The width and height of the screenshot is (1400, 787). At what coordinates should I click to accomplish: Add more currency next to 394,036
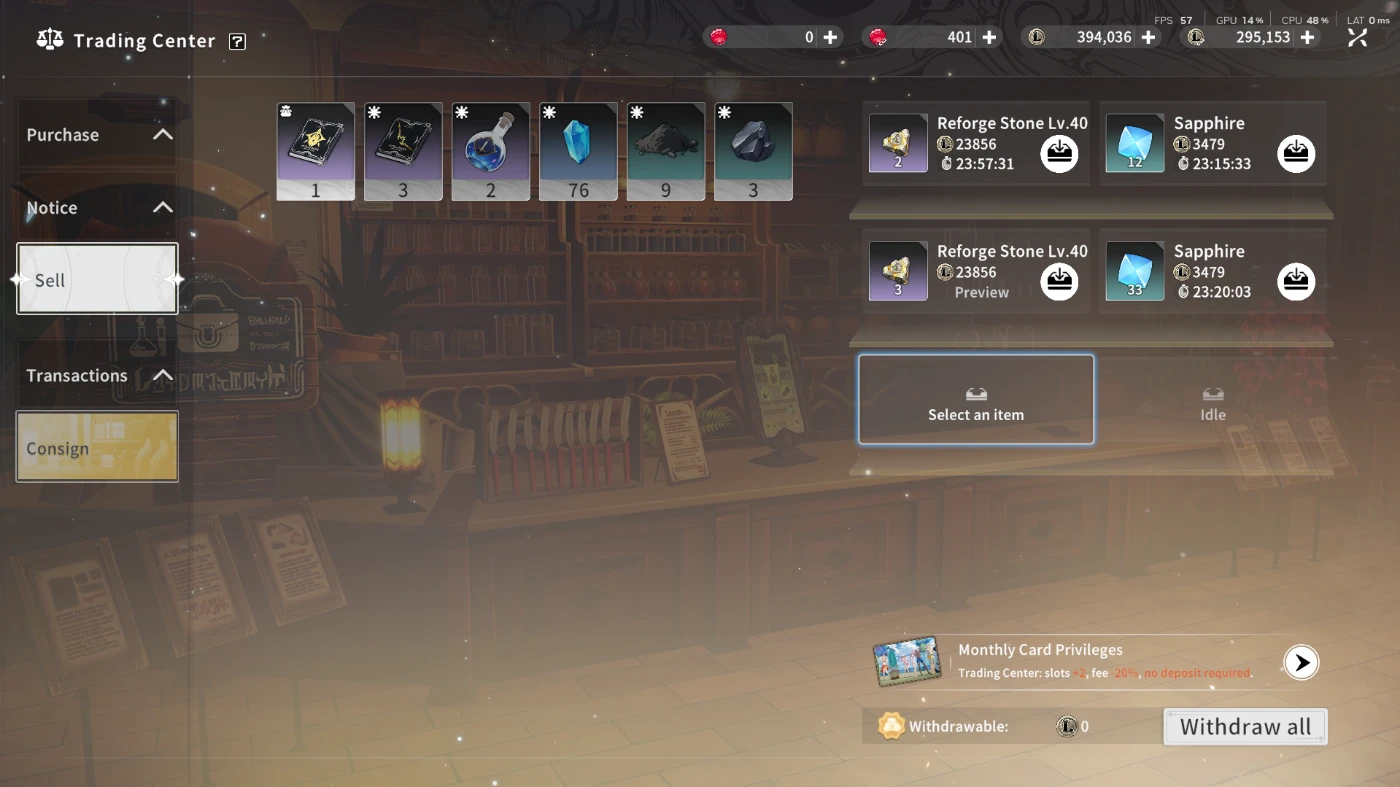[1148, 37]
